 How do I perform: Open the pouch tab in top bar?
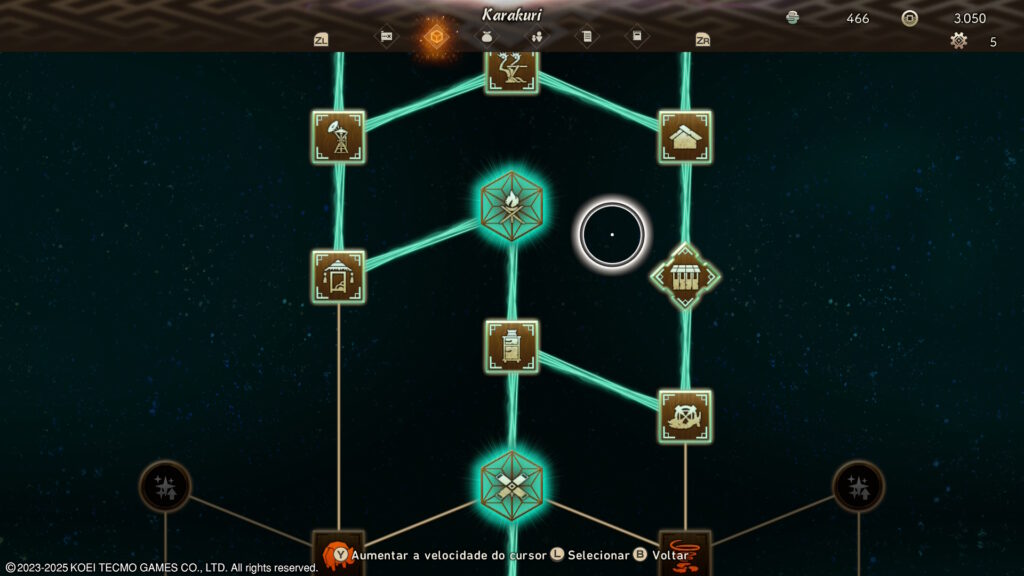pyautogui.click(x=486, y=38)
